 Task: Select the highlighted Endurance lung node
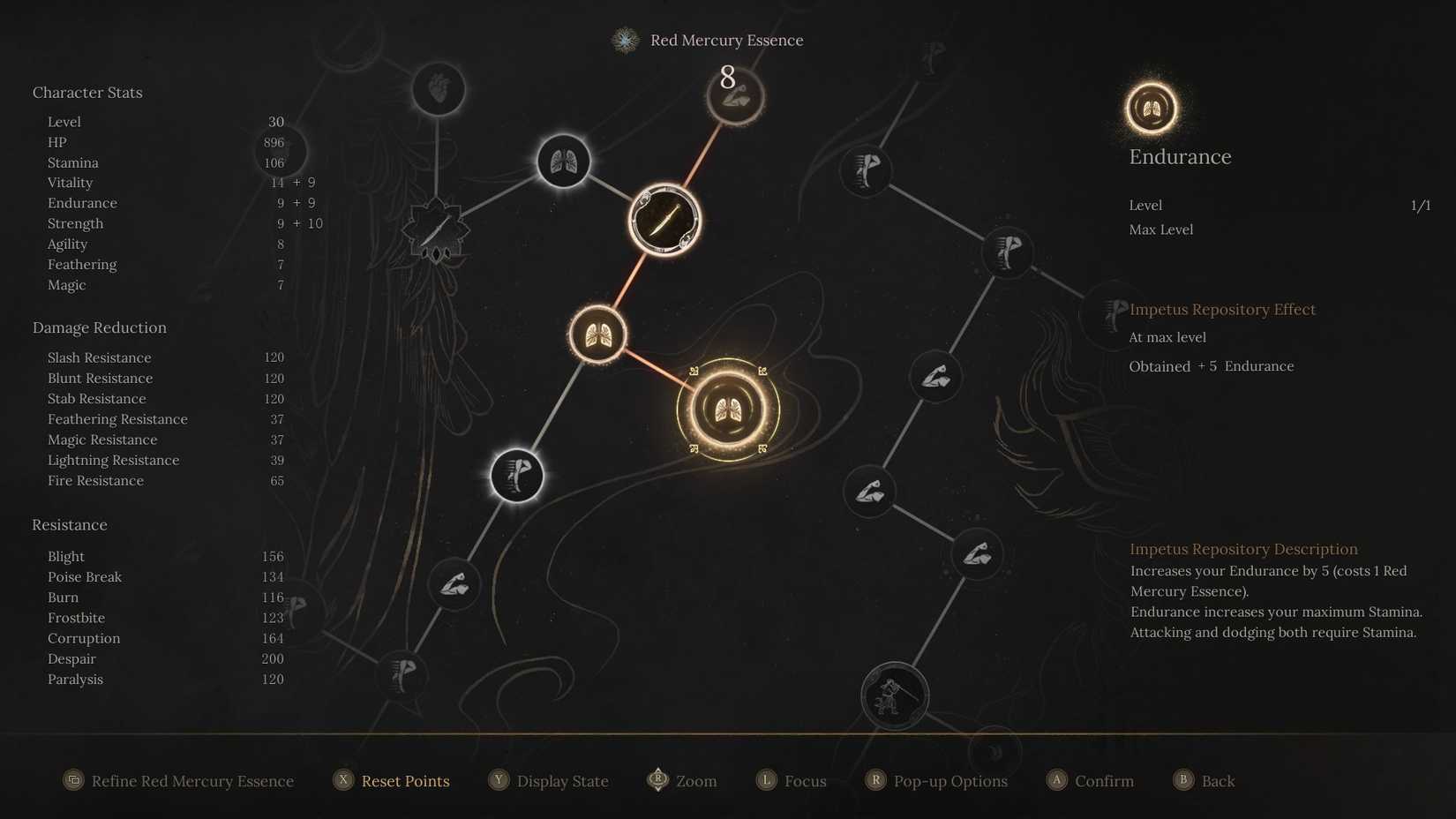[726, 408]
